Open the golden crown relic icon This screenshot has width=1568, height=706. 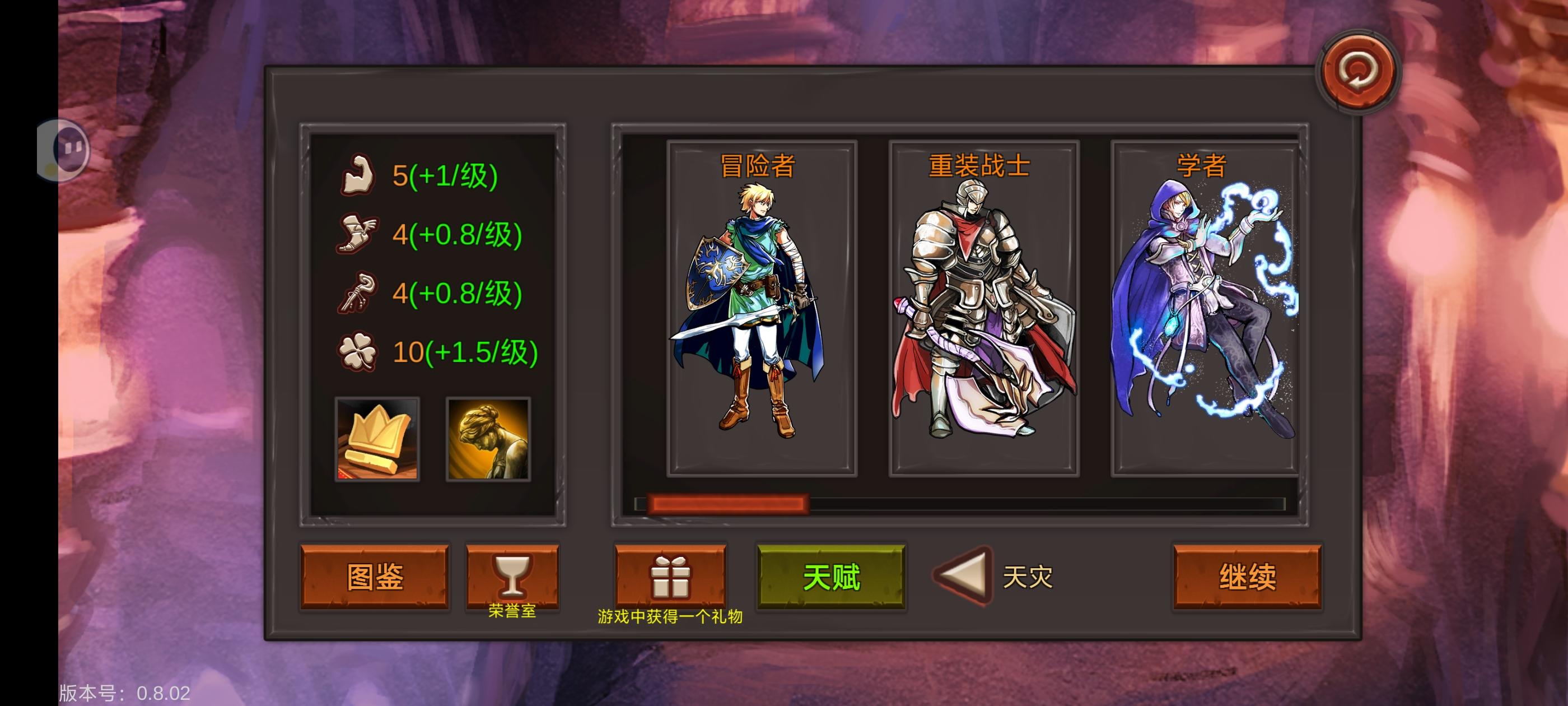(376, 438)
